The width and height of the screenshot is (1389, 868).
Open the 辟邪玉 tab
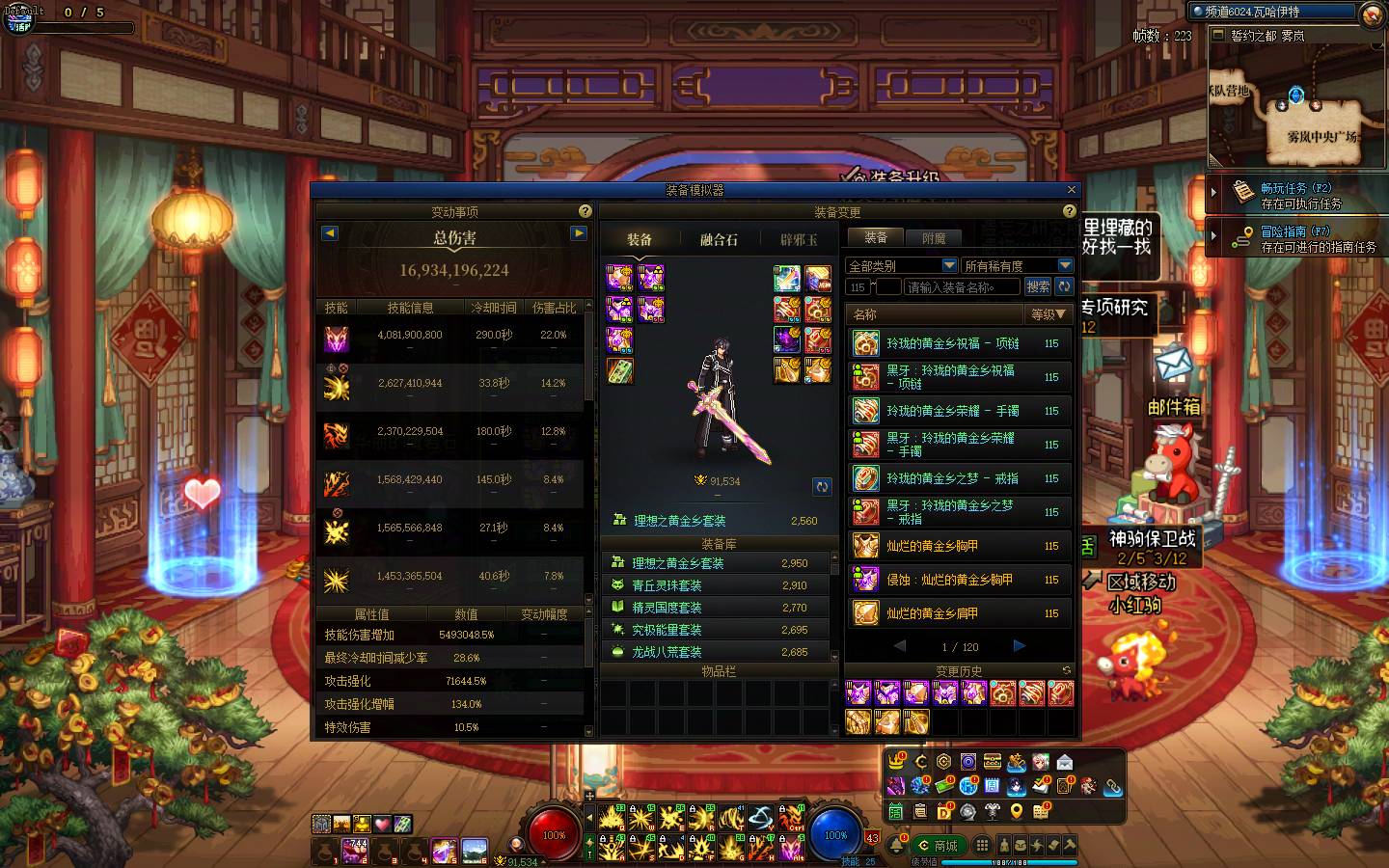[799, 239]
